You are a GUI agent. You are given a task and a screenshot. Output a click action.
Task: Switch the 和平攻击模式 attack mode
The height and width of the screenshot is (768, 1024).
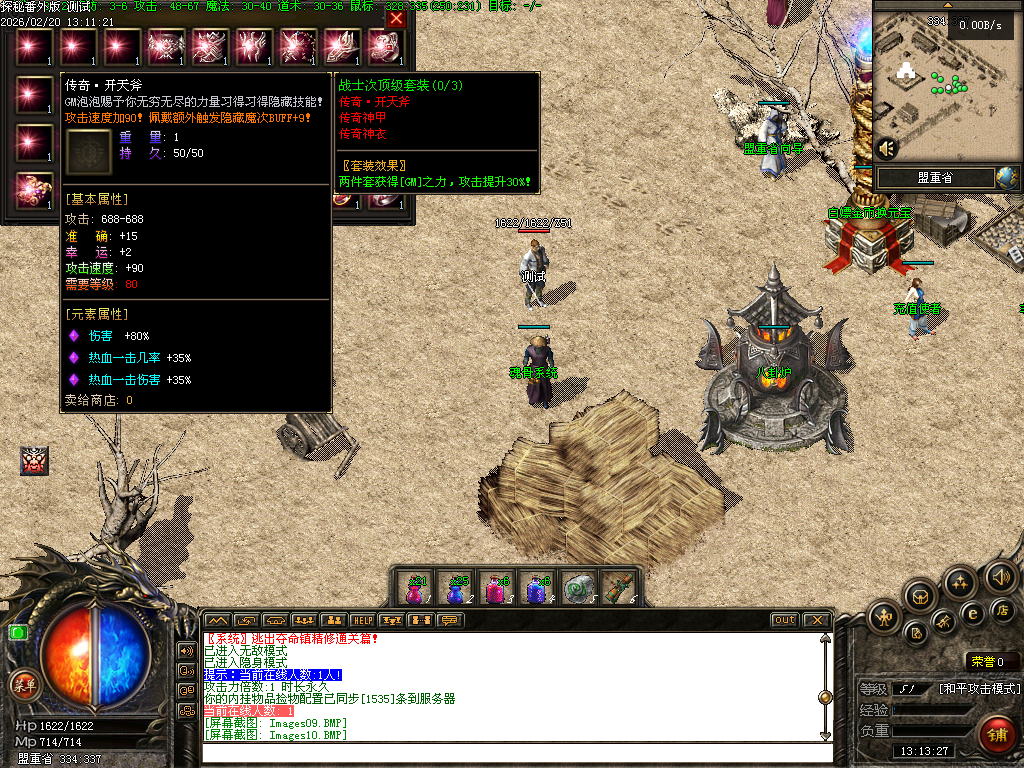979,688
